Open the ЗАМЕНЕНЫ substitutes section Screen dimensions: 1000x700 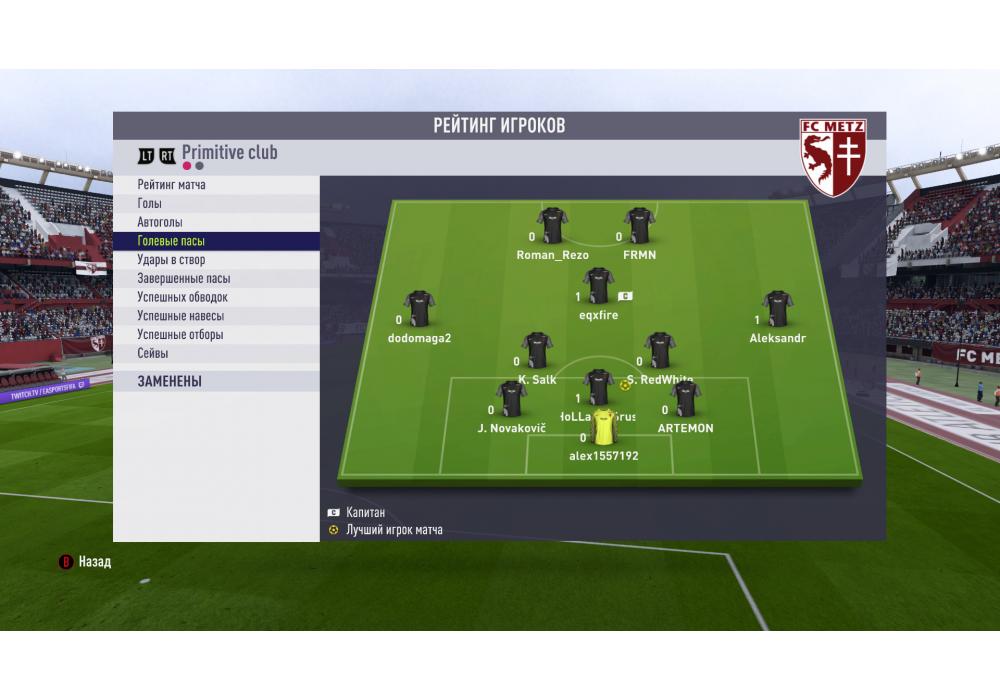170,381
